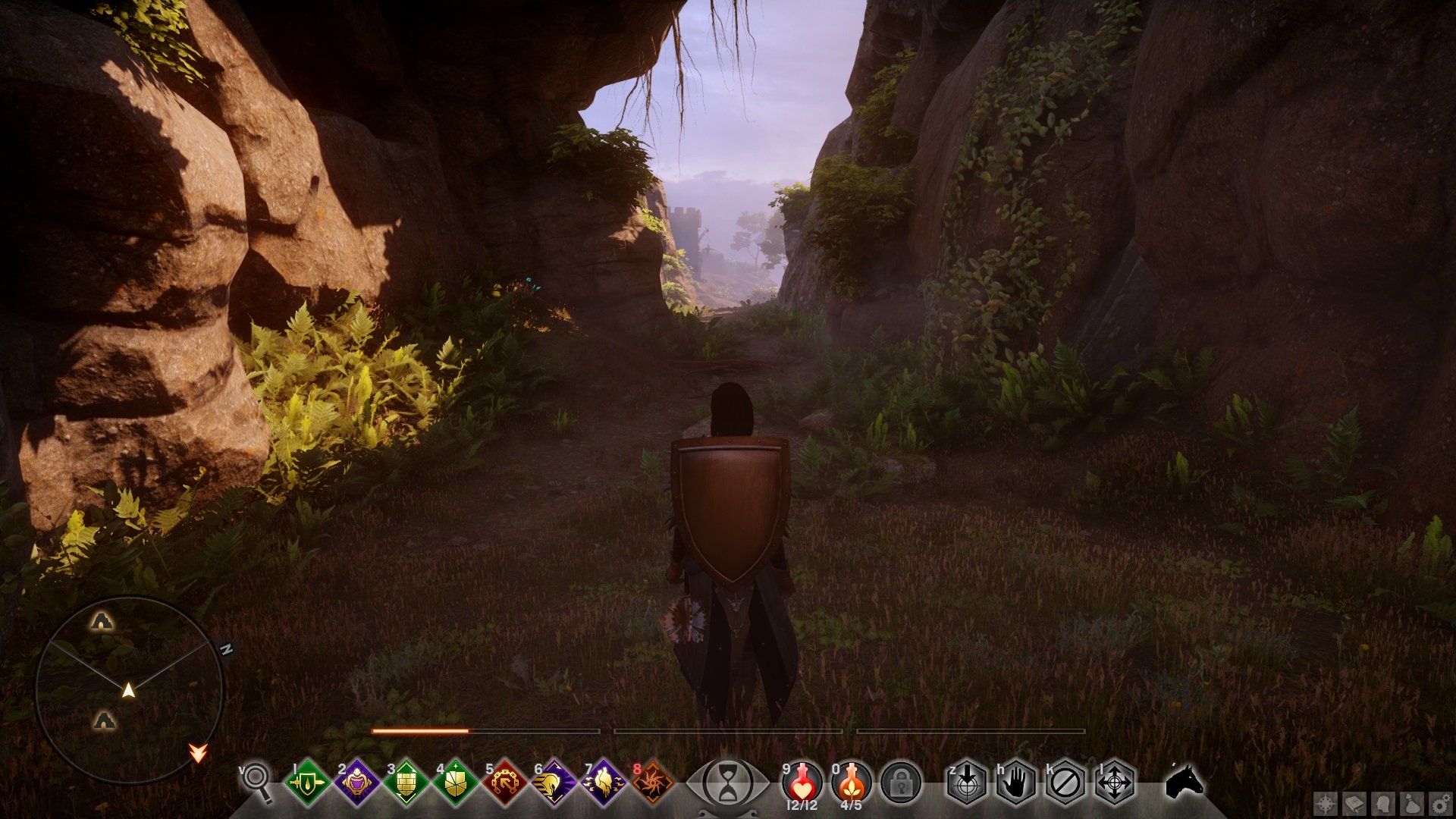Use the sword-and-shield ability in slot 1

pos(307,781)
